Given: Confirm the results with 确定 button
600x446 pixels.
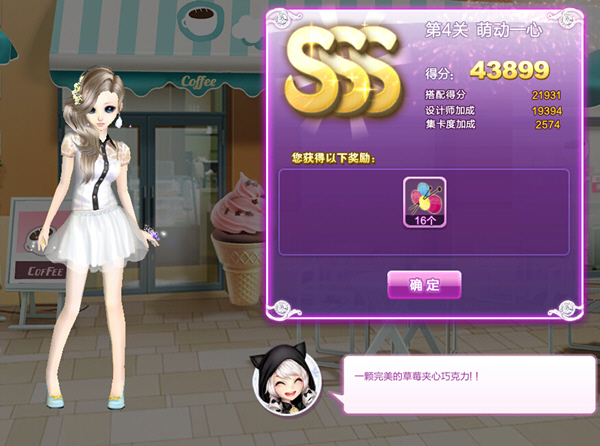Looking at the screenshot, I should (x=424, y=285).
